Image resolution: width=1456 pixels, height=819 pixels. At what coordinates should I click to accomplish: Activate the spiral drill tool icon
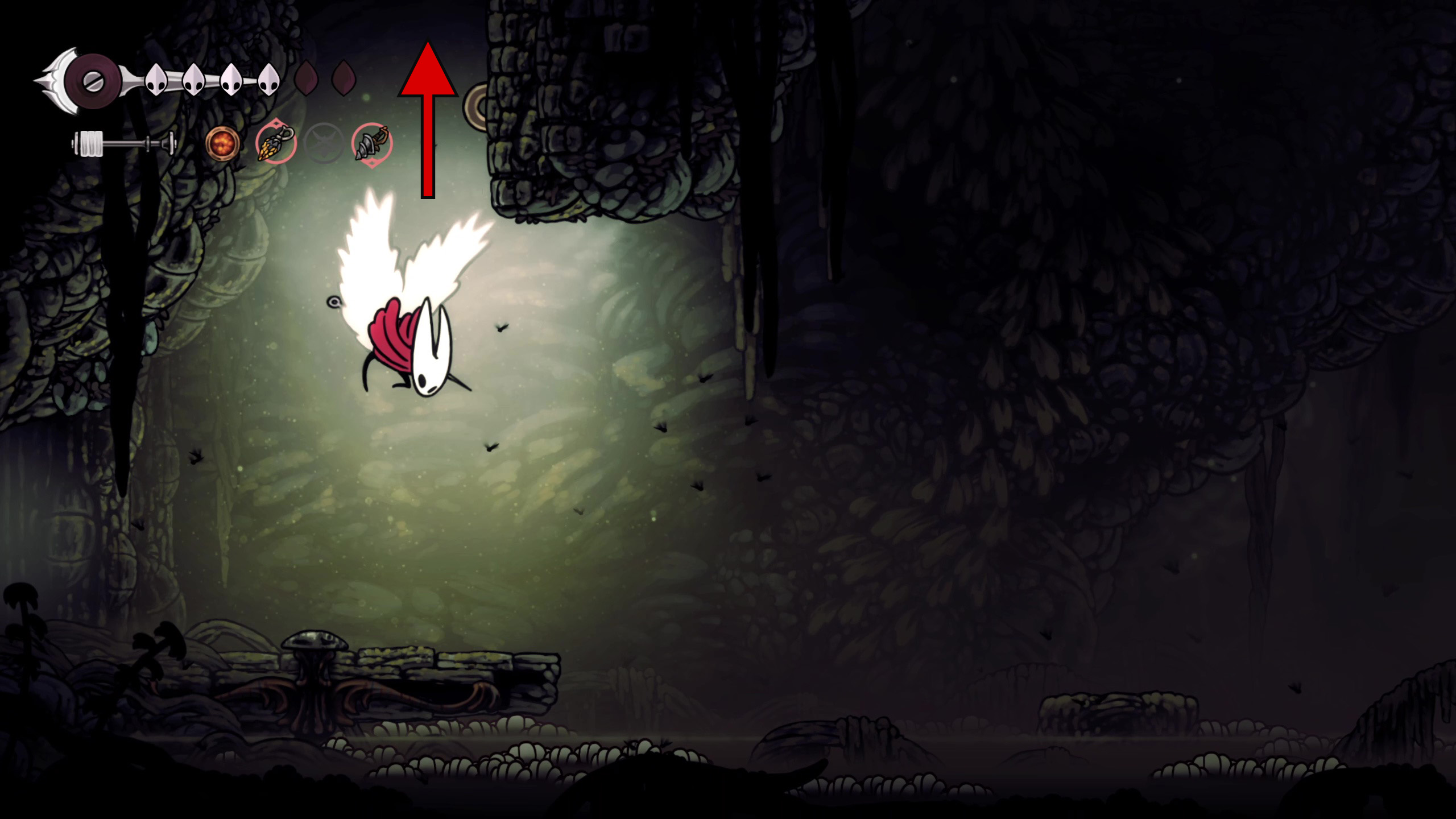[372, 144]
